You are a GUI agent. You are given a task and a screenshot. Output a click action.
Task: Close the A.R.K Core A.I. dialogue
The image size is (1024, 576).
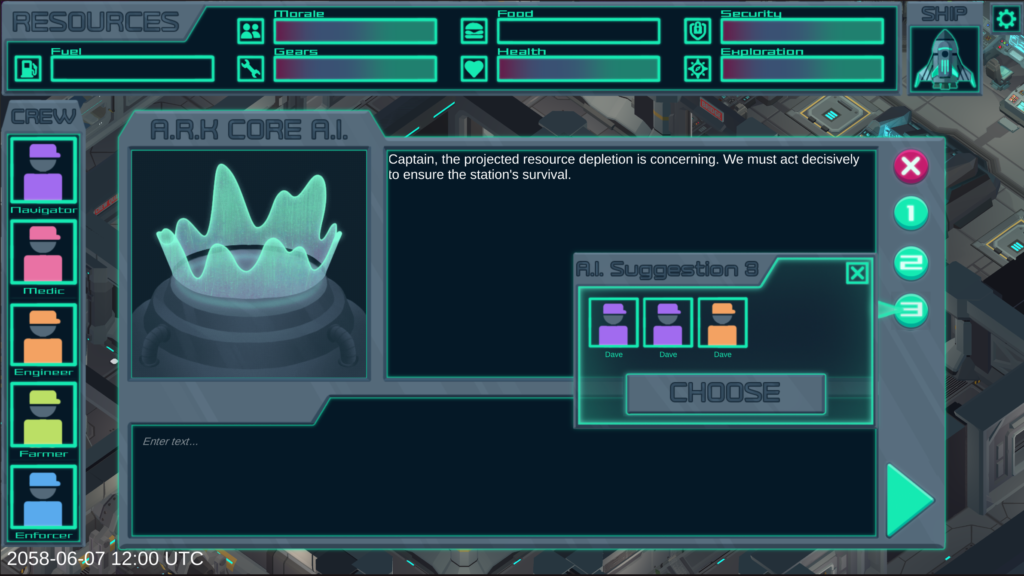[910, 166]
